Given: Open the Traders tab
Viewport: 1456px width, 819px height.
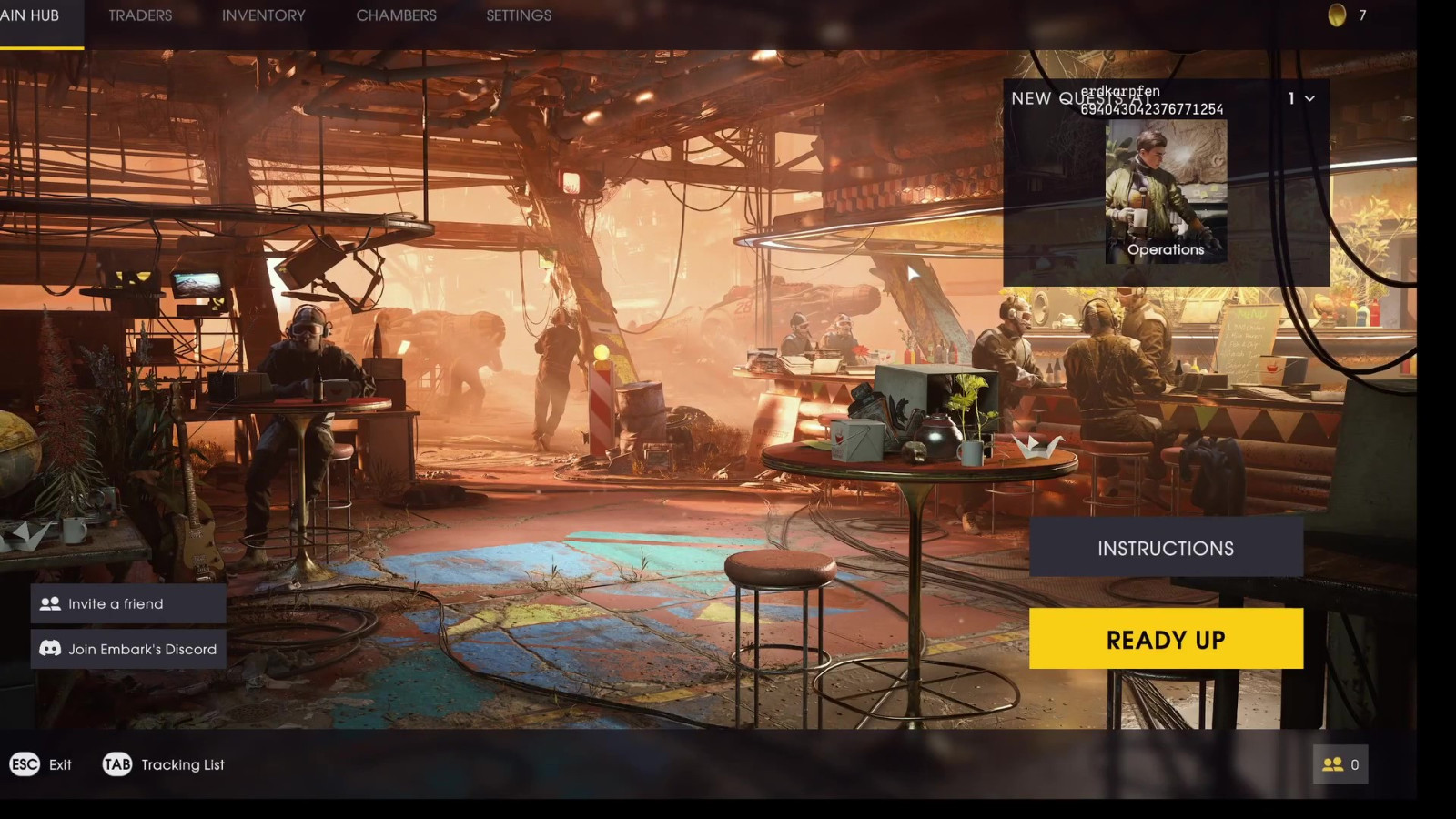Looking at the screenshot, I should (140, 16).
